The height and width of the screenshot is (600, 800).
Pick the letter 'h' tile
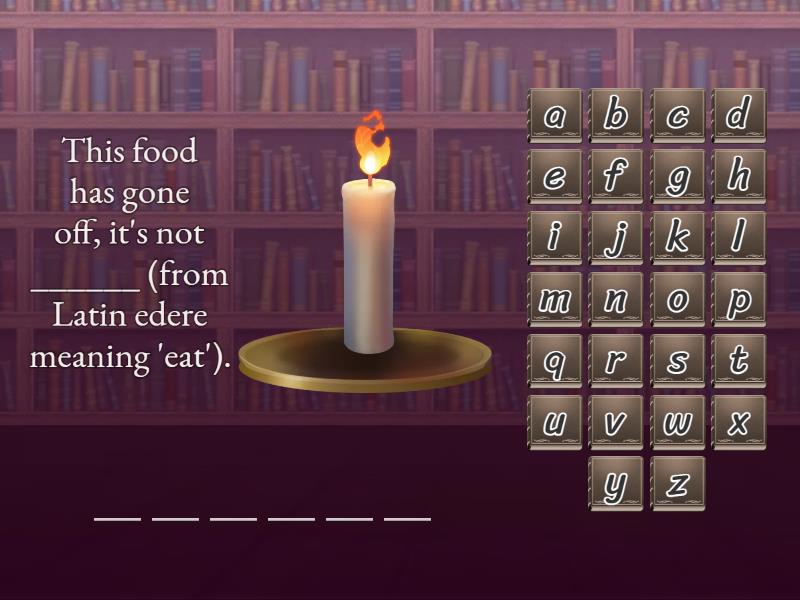739,177
